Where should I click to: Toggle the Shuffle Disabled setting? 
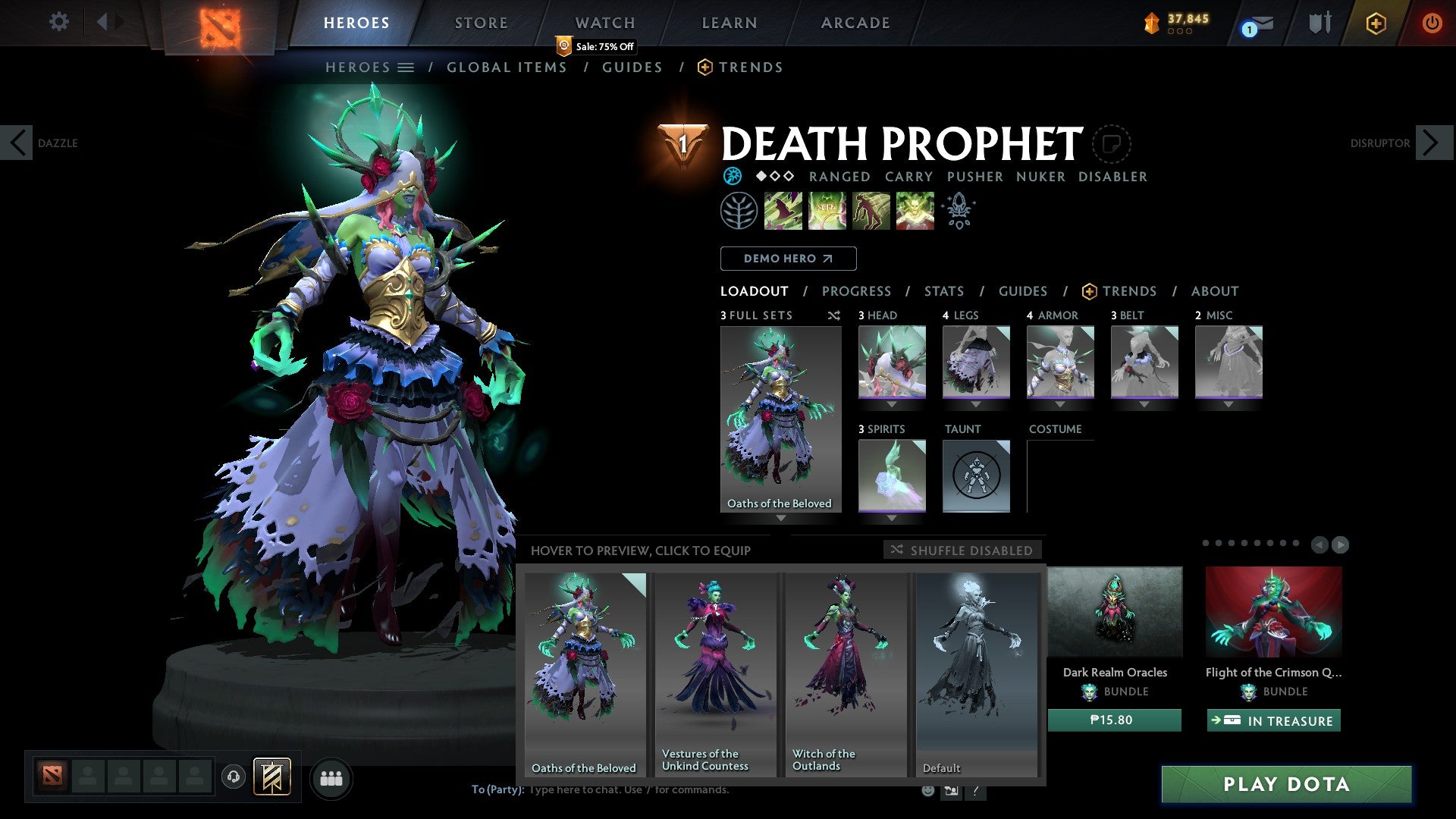[963, 550]
